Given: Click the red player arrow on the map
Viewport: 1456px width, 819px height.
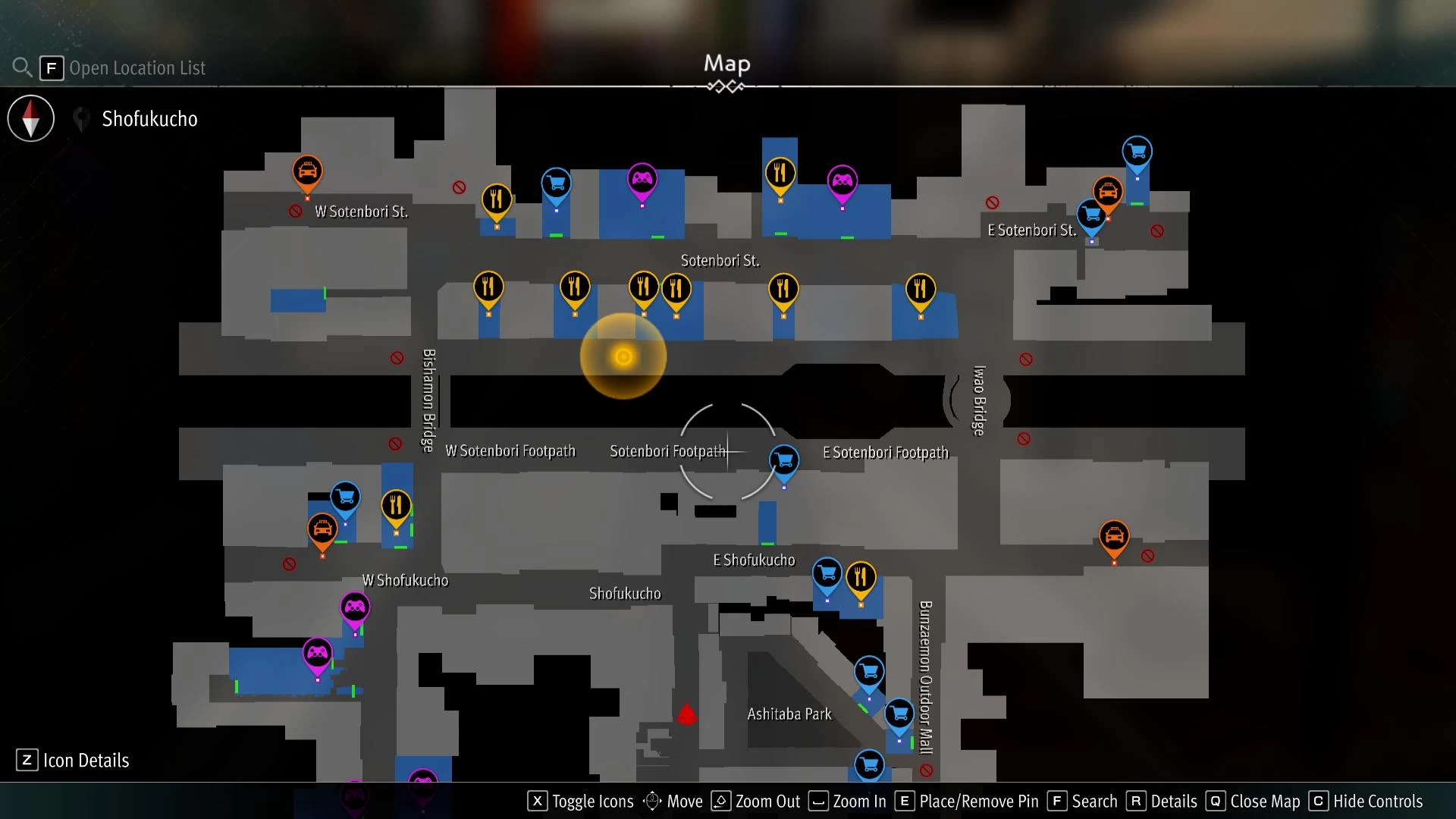Looking at the screenshot, I should tap(687, 714).
